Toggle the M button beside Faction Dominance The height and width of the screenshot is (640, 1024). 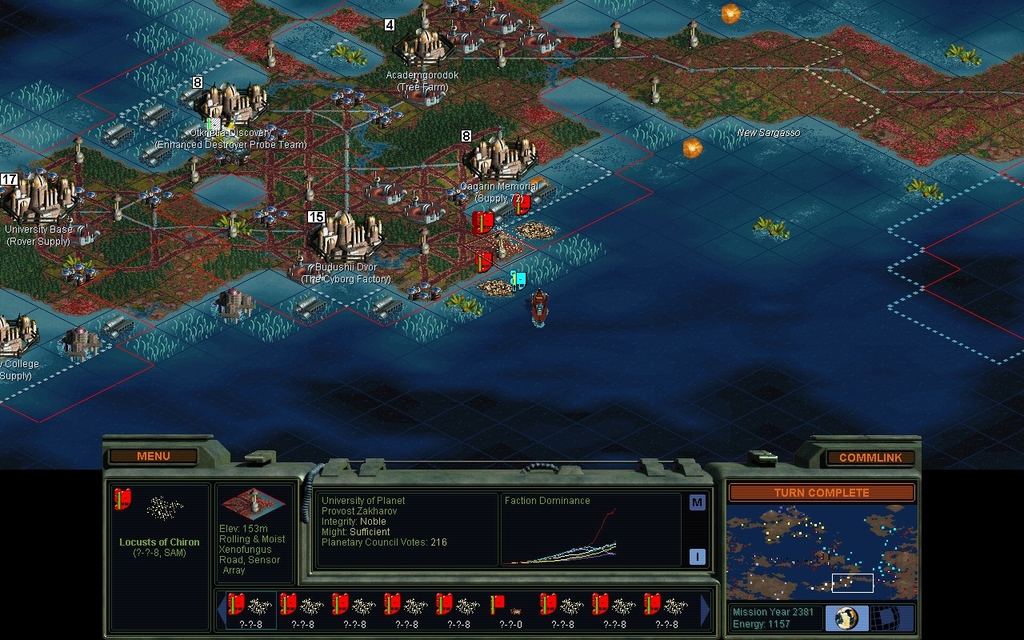click(697, 502)
